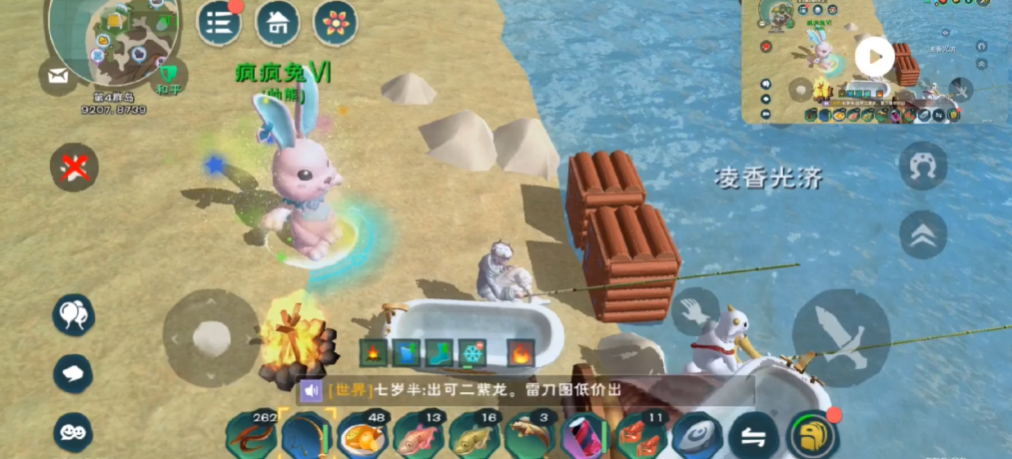Image resolution: width=1012 pixels, height=459 pixels.
Task: Play the picture-in-picture video thumbnail
Action: click(x=874, y=57)
